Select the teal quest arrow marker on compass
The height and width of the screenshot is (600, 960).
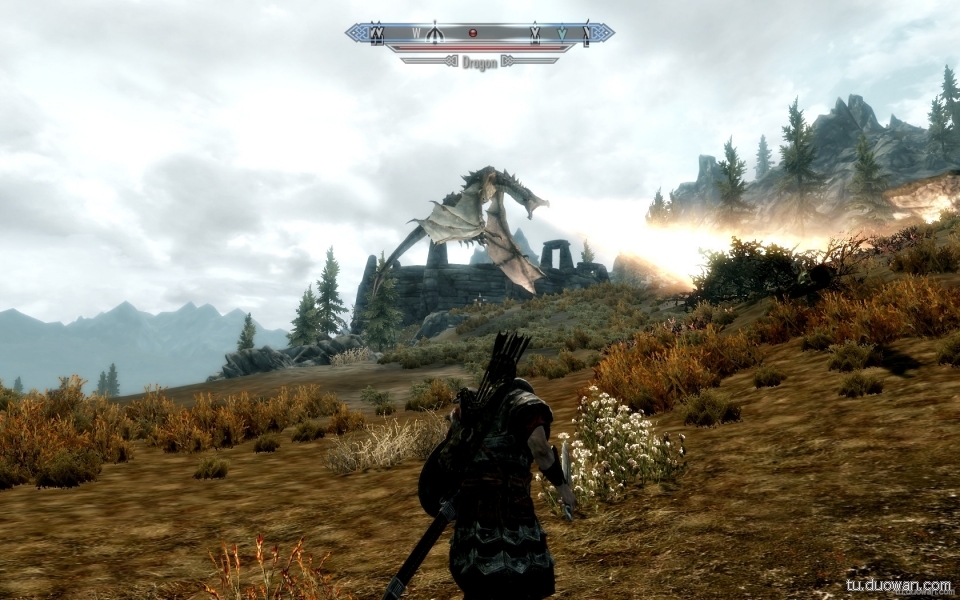click(x=563, y=34)
